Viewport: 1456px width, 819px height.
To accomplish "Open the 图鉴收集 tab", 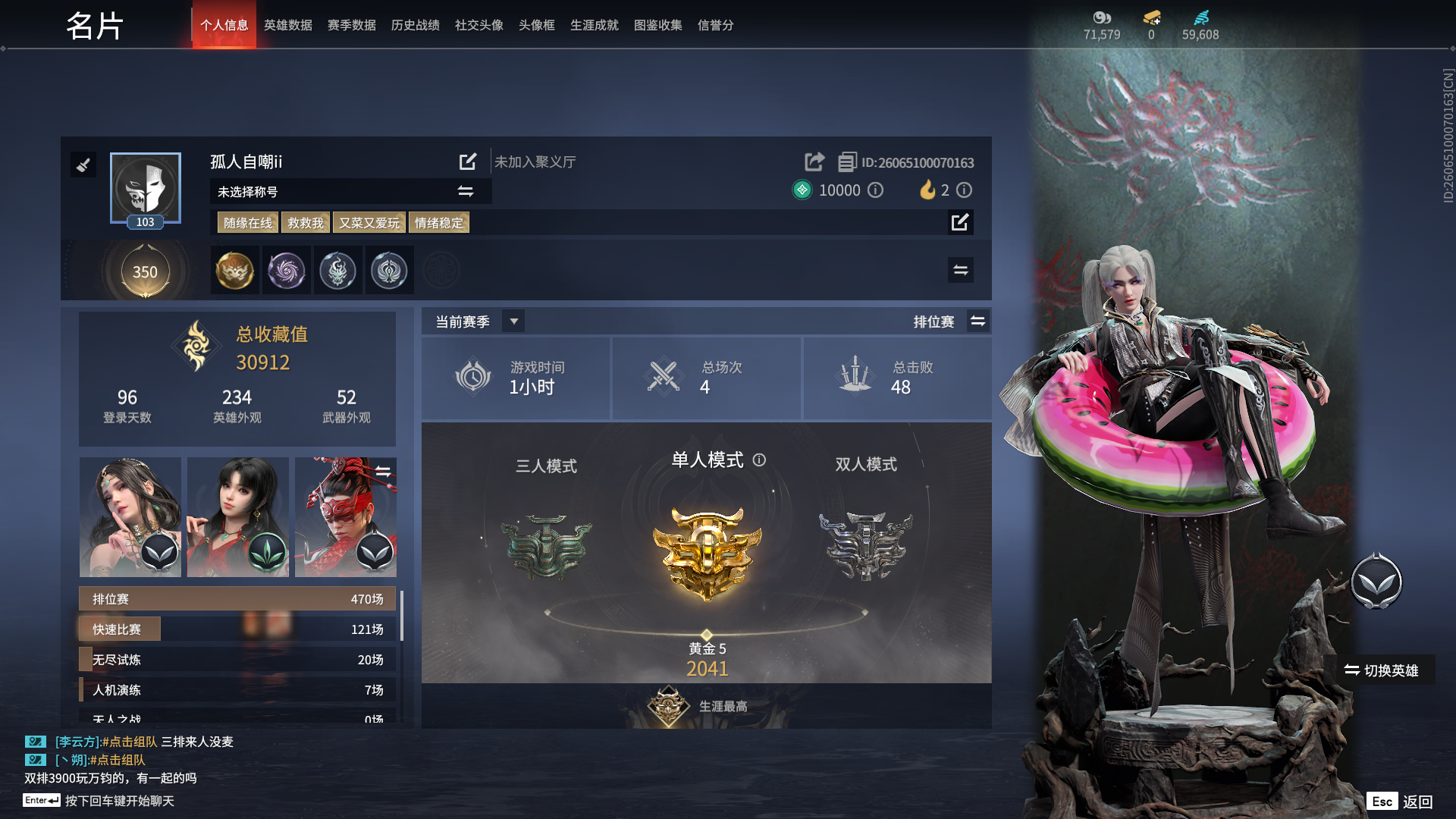I will click(x=657, y=25).
